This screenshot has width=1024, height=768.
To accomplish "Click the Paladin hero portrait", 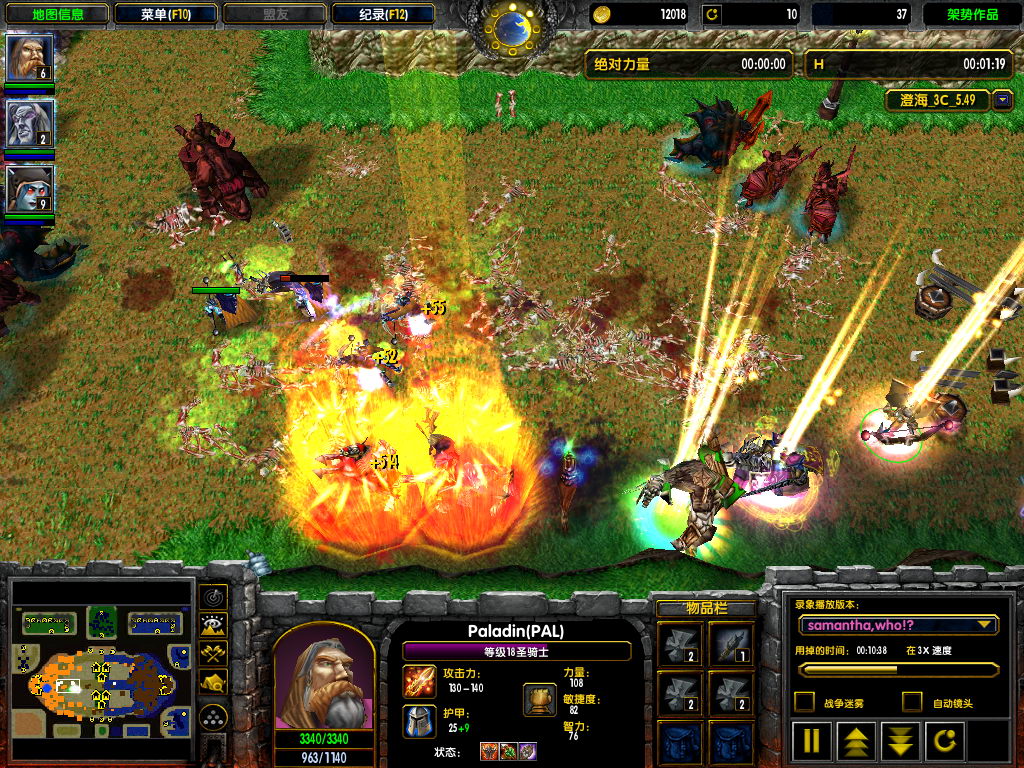I will click(323, 682).
